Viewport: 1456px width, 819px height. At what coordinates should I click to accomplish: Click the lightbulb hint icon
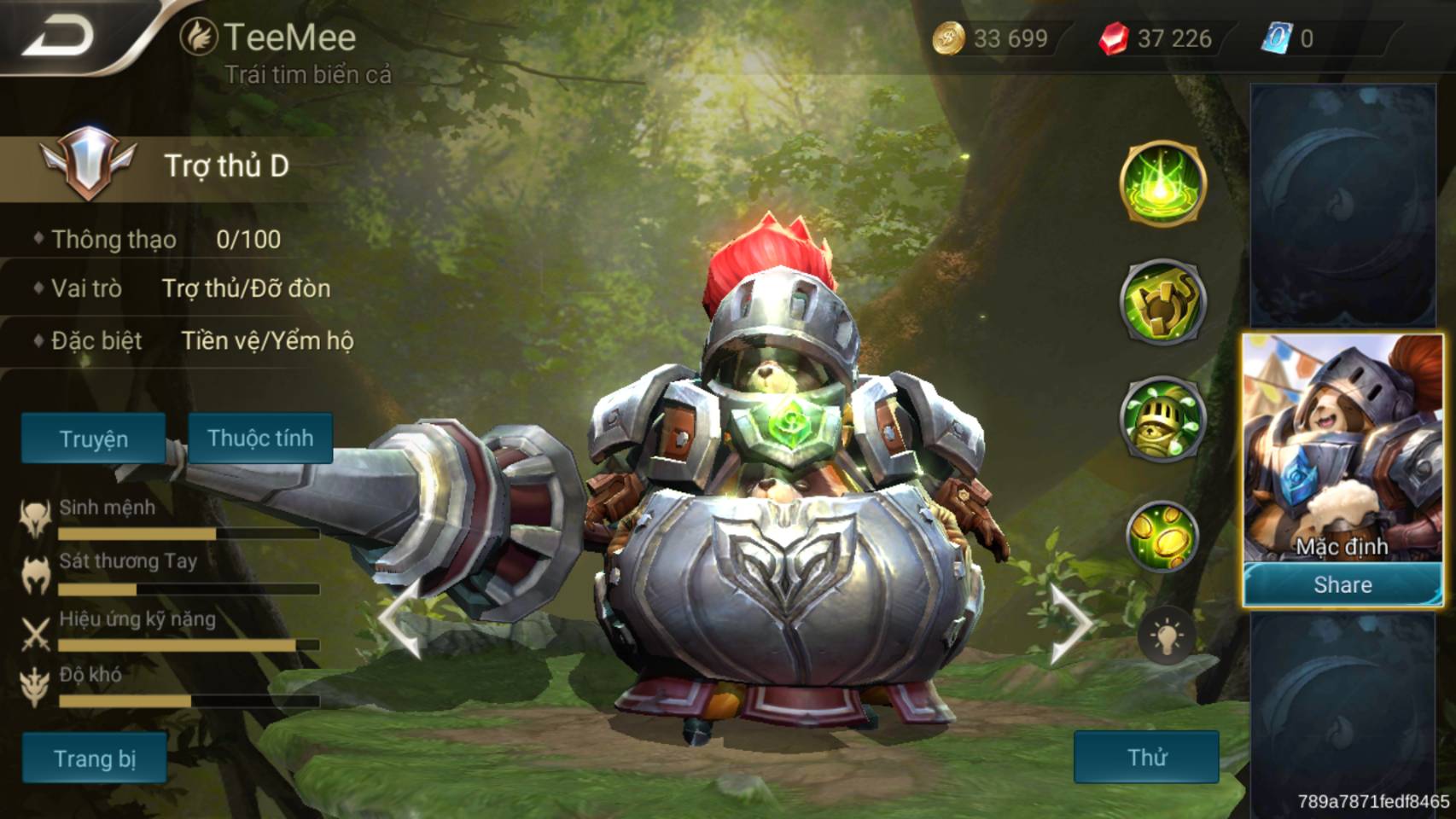point(1167,636)
